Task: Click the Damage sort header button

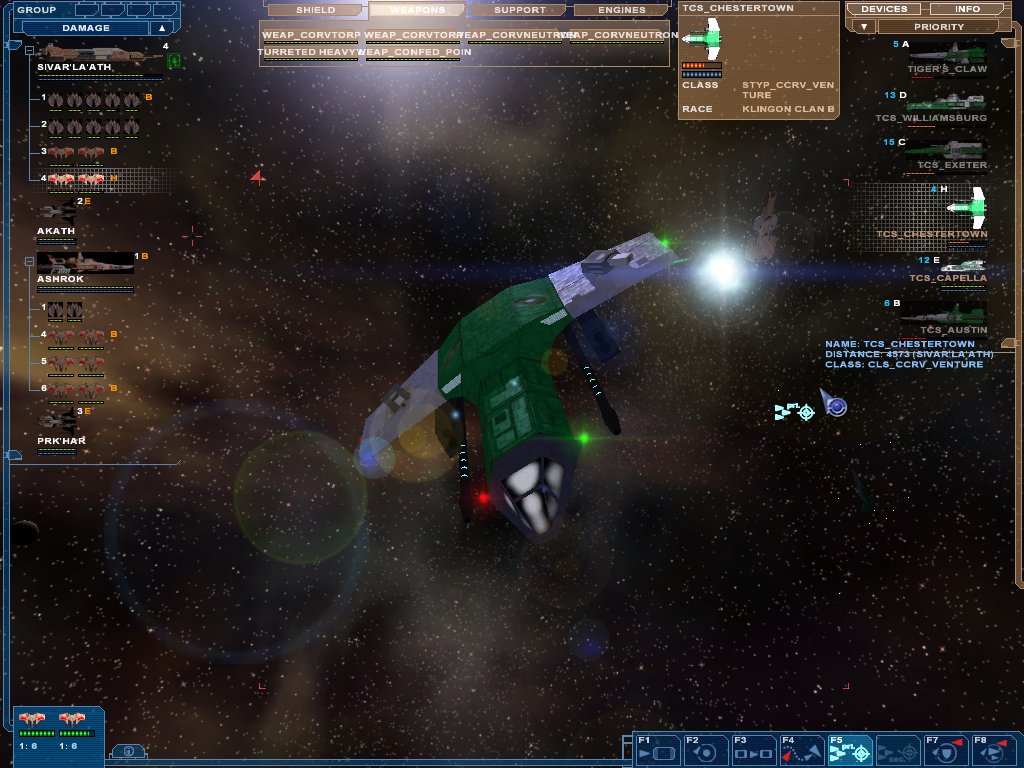Action: coord(86,28)
